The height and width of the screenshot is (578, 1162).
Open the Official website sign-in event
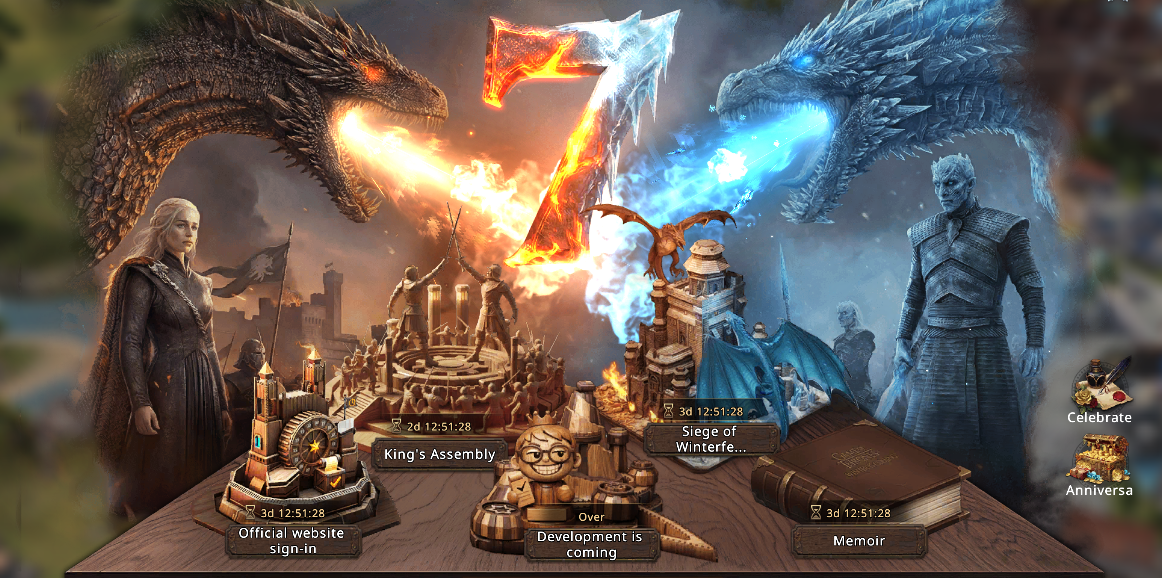[x=290, y=540]
